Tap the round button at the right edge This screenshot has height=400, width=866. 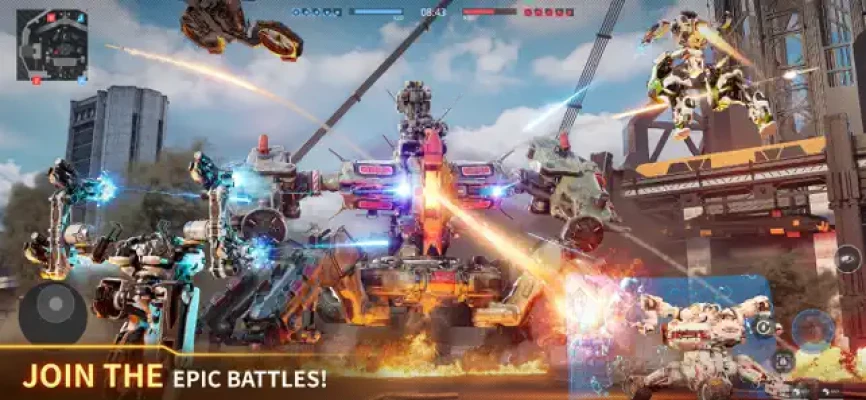848,259
